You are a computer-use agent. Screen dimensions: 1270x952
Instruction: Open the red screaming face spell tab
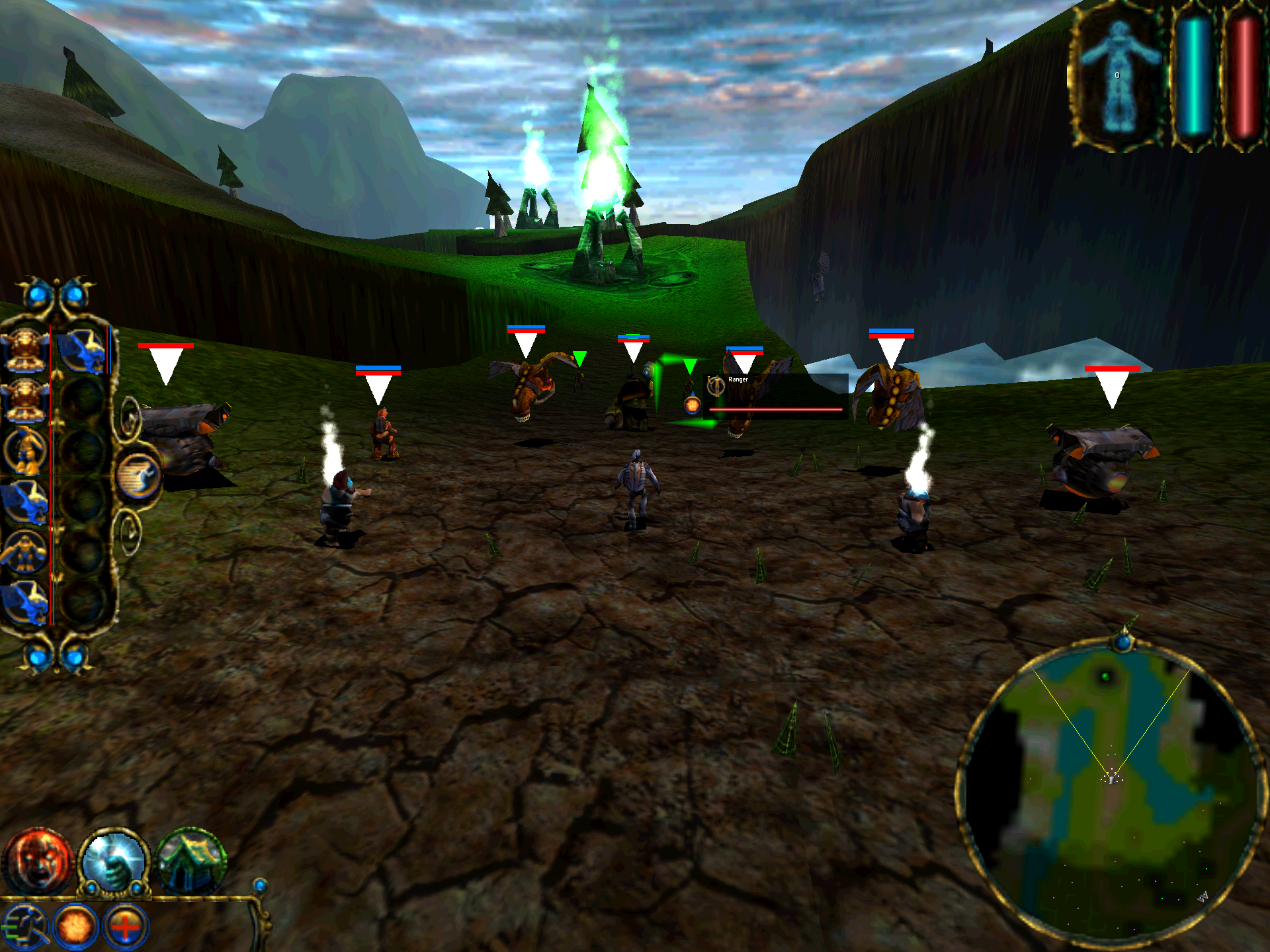[x=37, y=861]
